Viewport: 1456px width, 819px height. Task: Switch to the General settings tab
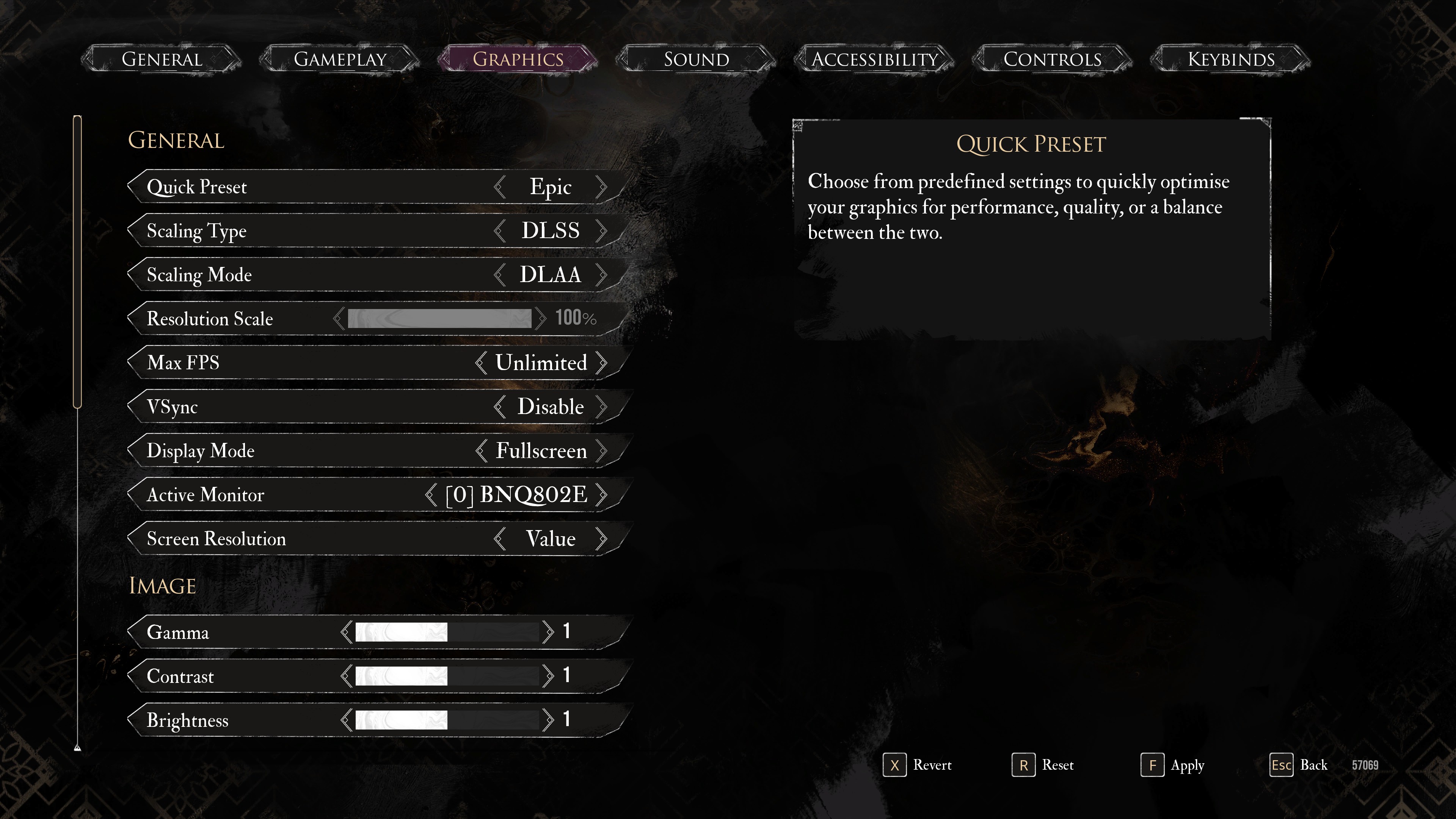point(162,60)
